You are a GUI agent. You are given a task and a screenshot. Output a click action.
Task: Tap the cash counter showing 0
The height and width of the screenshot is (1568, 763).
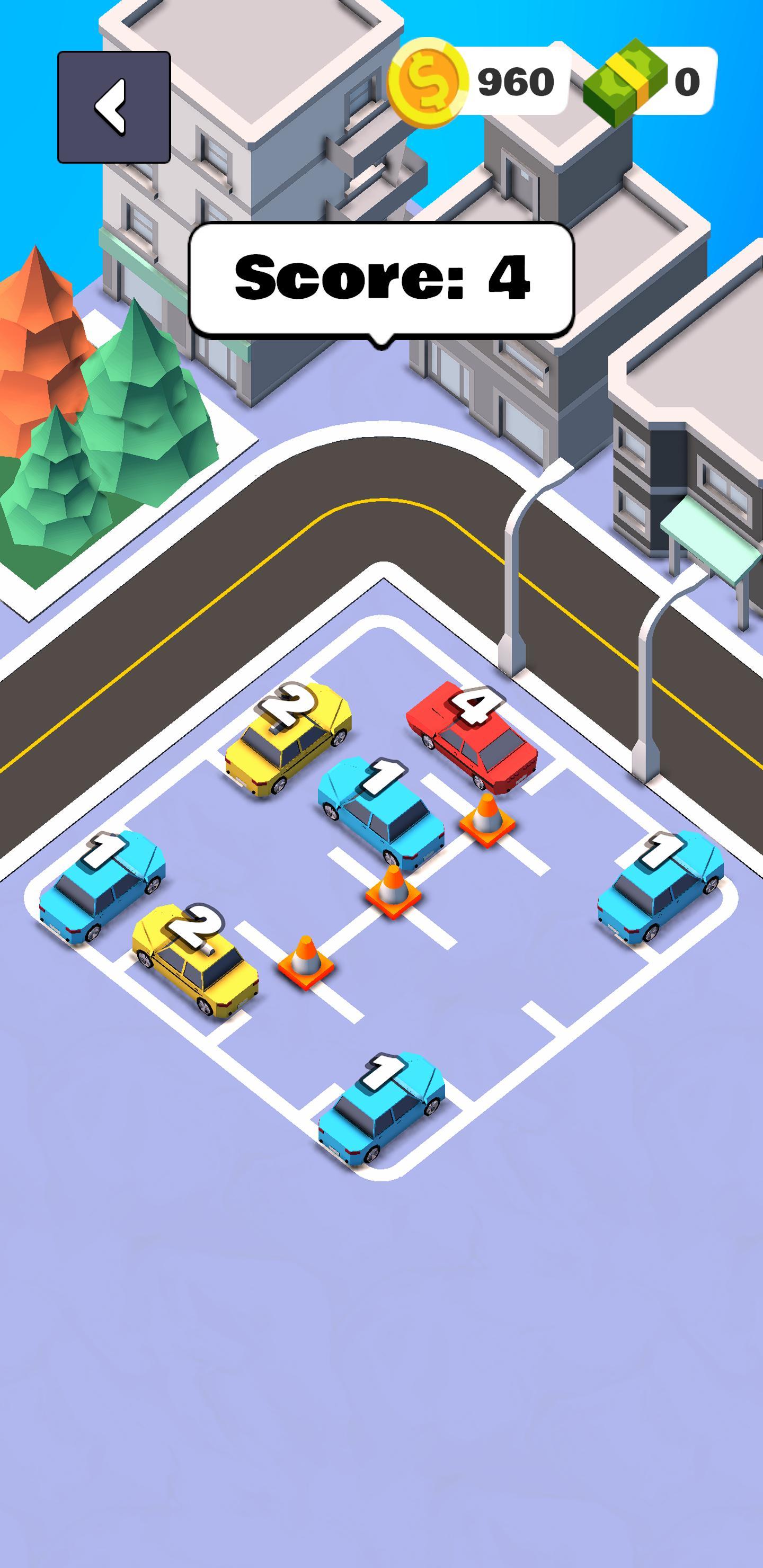[x=688, y=83]
